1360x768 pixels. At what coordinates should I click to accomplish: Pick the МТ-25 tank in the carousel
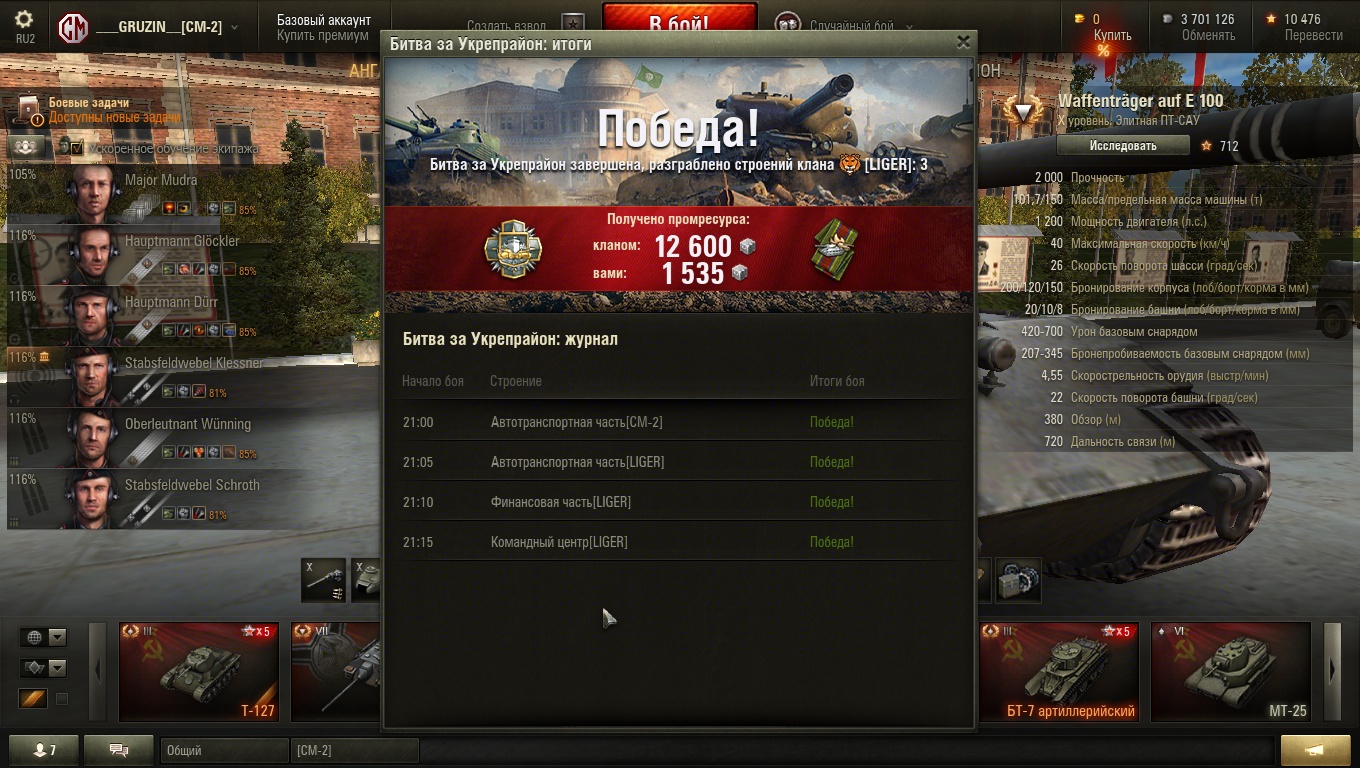point(1230,671)
